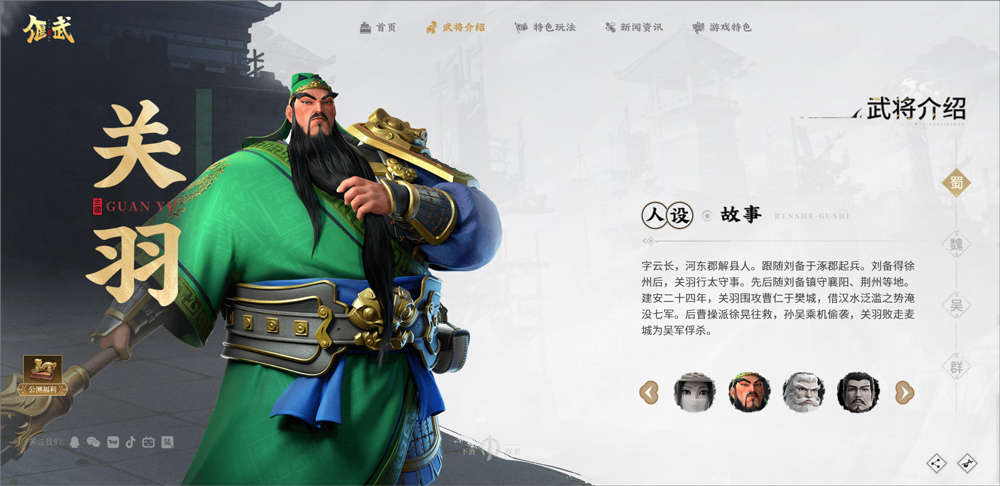The width and height of the screenshot is (1000, 486).
Task: Select Guan Yu's green-headband portrait
Action: 749,392
